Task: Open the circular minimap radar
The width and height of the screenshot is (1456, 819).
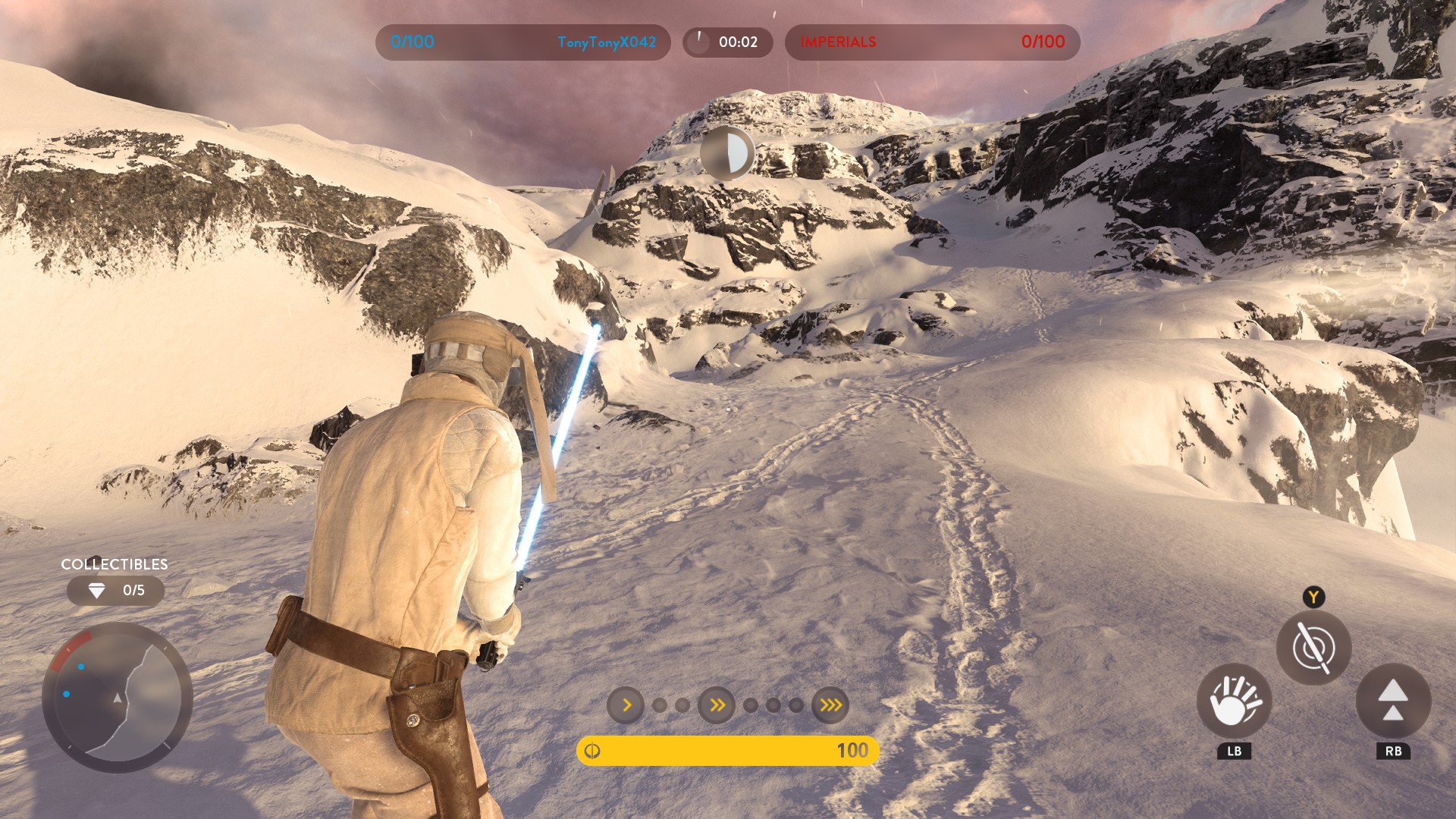Action: (x=118, y=697)
